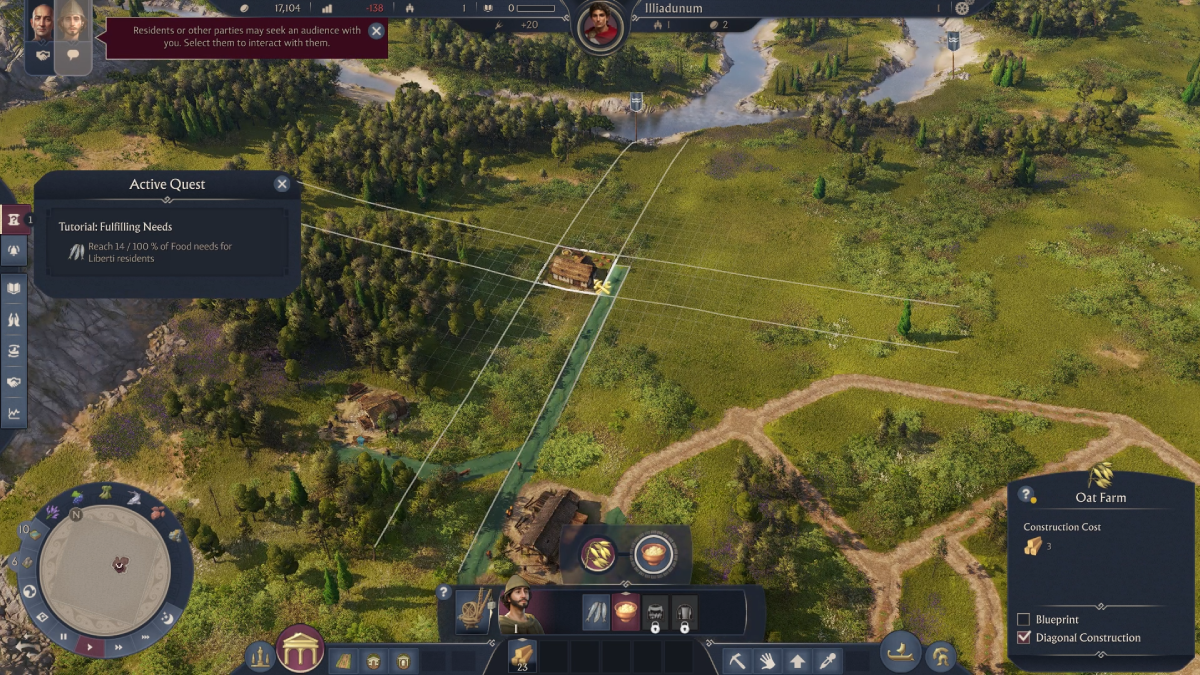Pause the game speed
This screenshot has width=1200, height=675.
pyautogui.click(x=64, y=636)
